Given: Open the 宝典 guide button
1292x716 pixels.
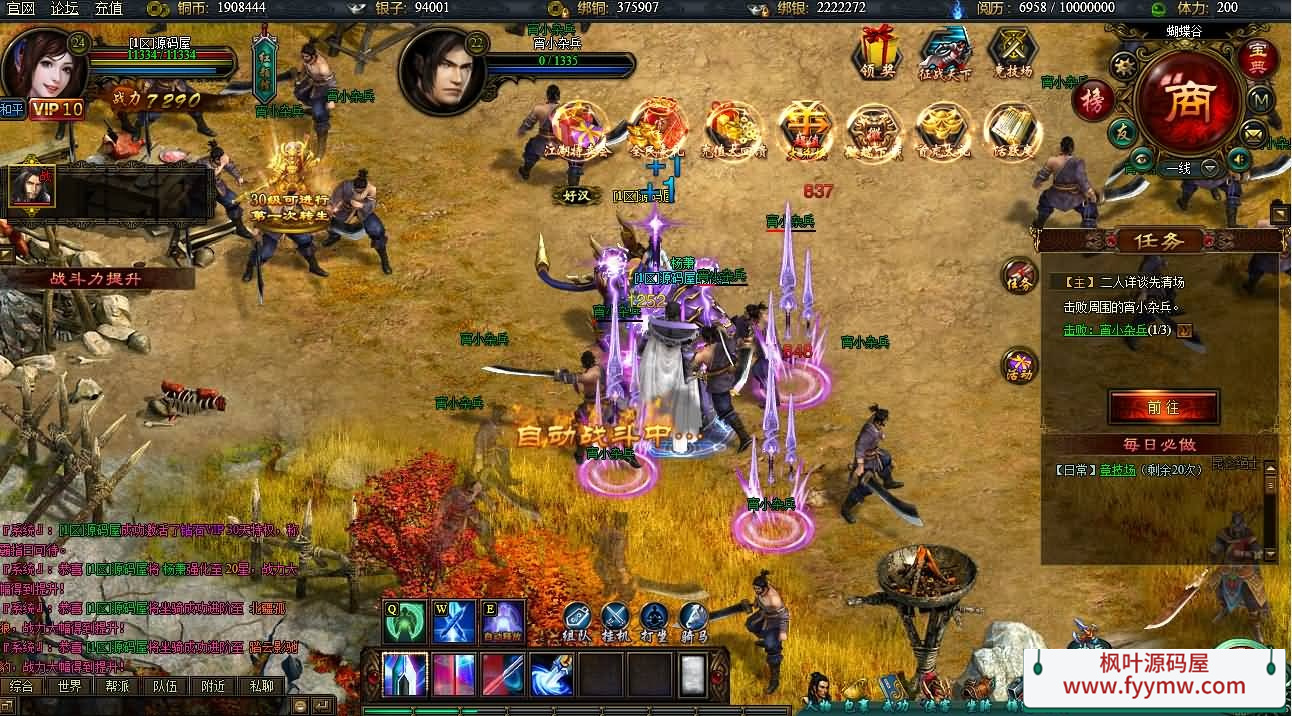Looking at the screenshot, I should [x=1258, y=57].
